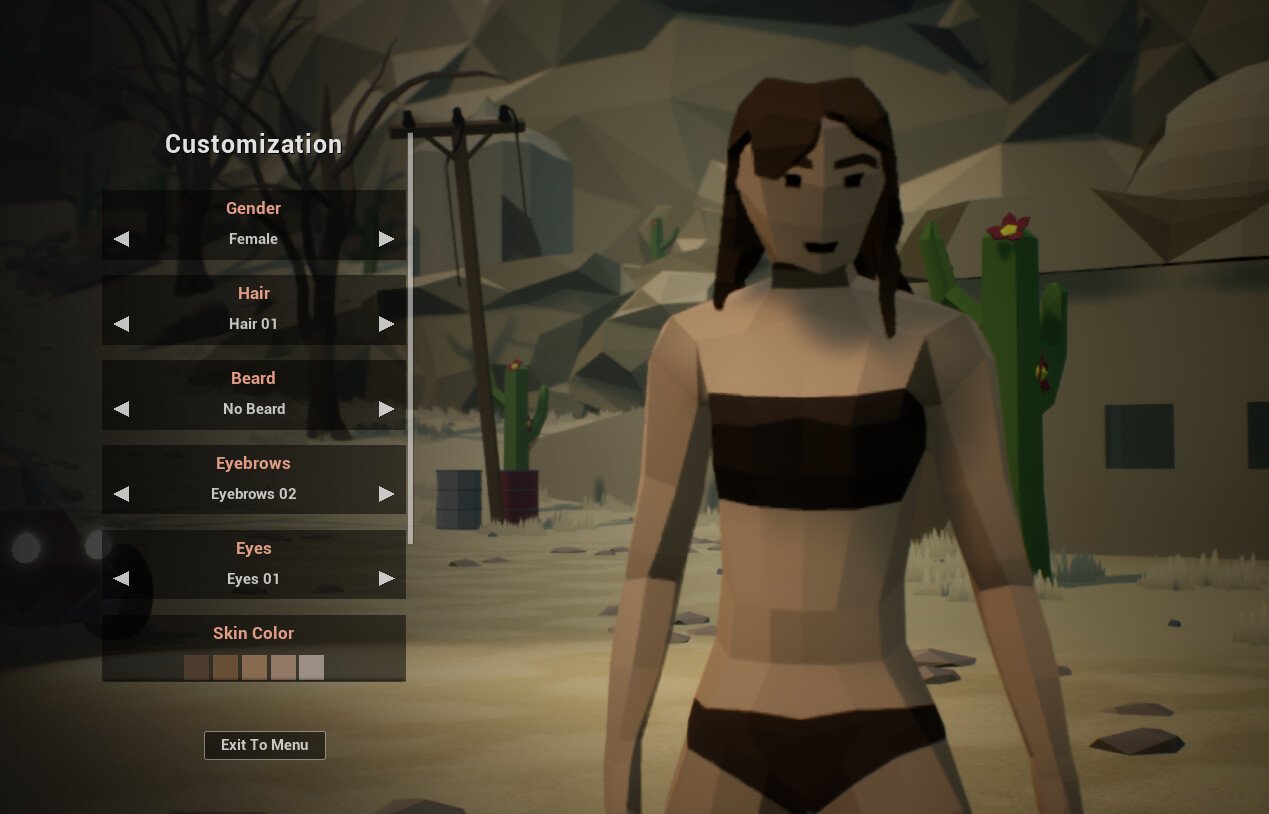The image size is (1269, 814).
Task: Choose the next Beard option
Action: [x=386, y=409]
